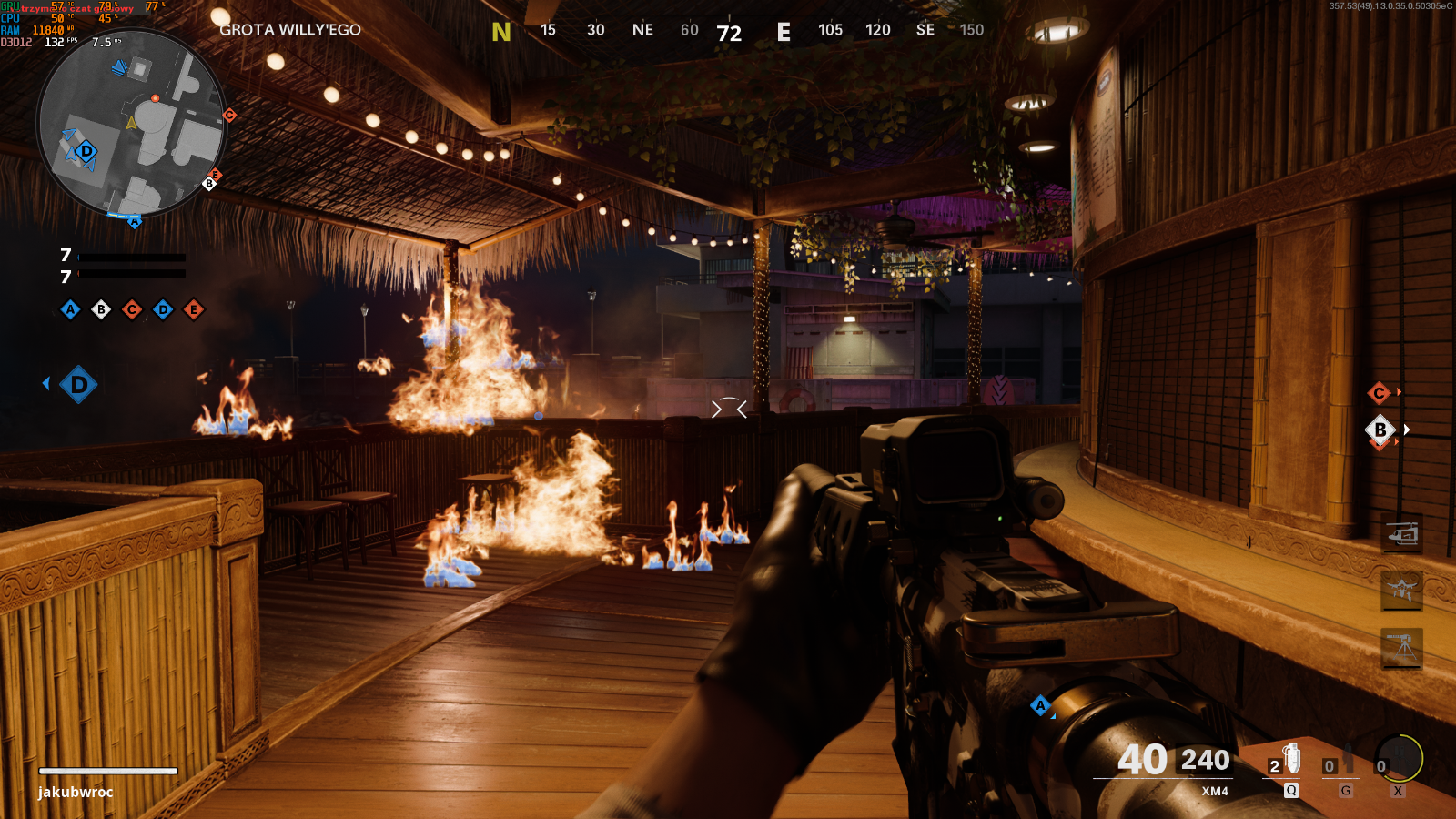Select the jet aircraft scorestreak icon
This screenshot has width=1456, height=819.
coord(1402,590)
